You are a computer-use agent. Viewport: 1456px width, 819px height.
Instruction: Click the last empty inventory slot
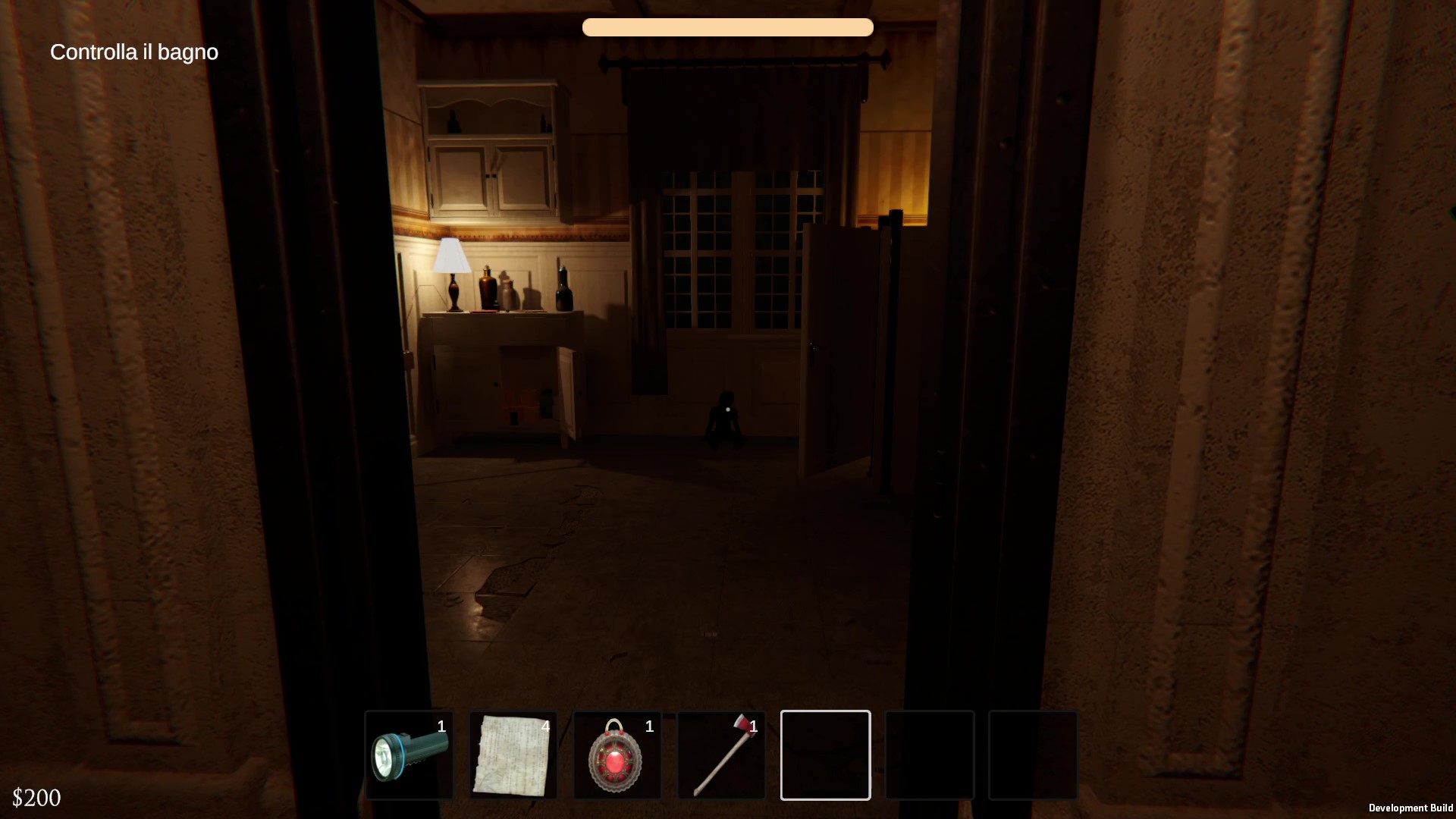coord(1033,755)
